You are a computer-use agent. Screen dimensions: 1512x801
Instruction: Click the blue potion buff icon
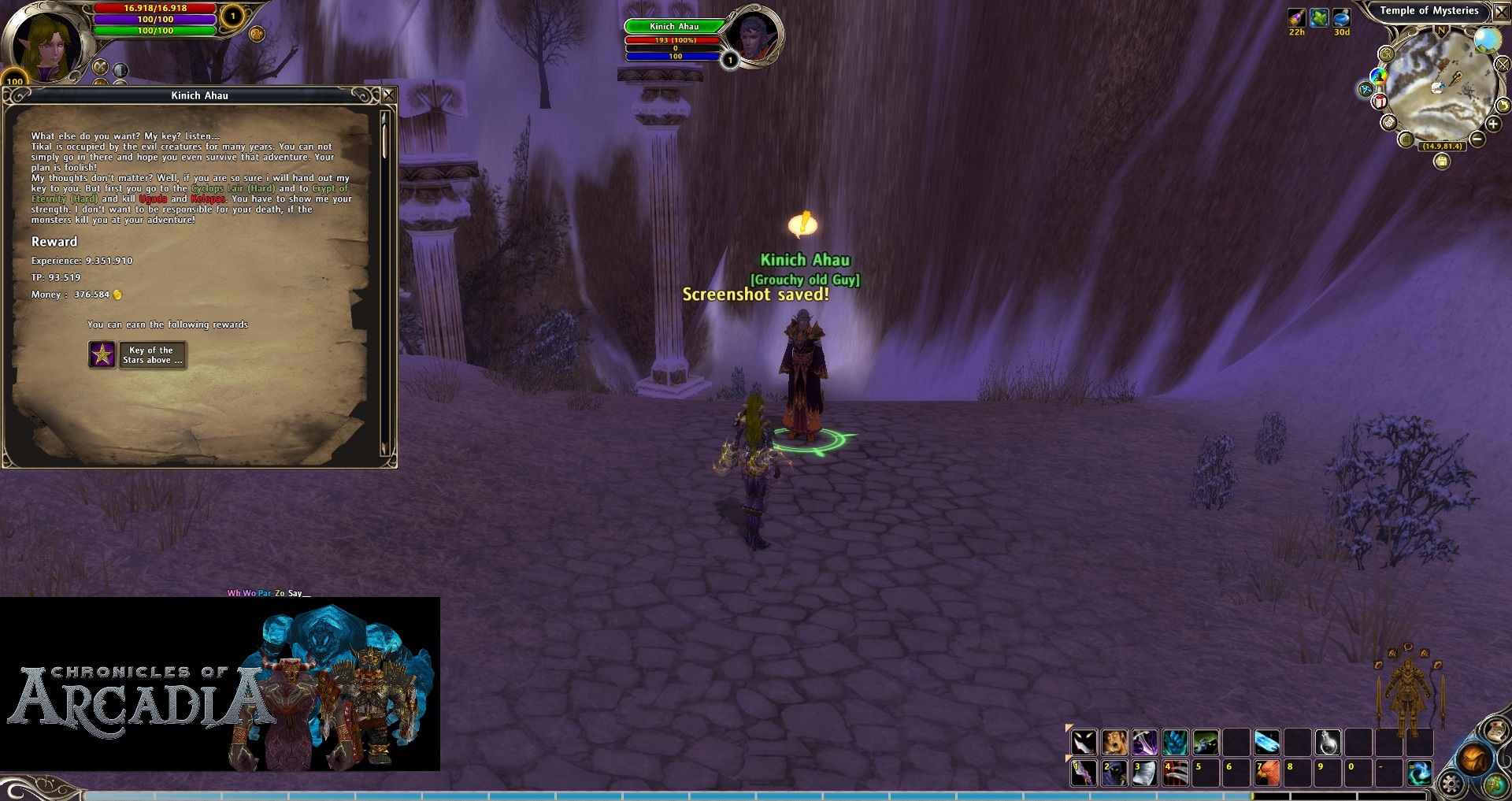coord(1342,18)
